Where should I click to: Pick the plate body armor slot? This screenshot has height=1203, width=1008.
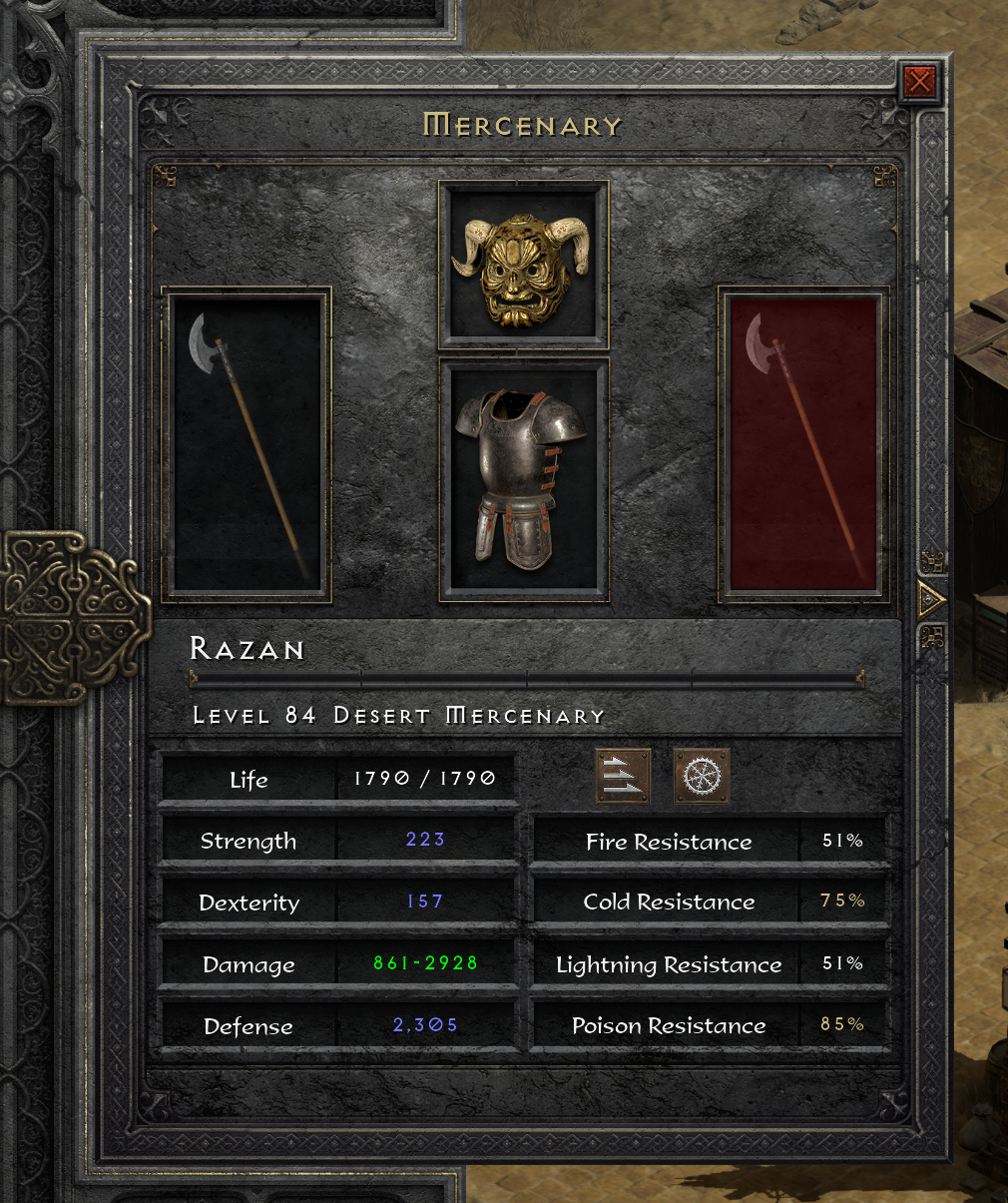[x=524, y=481]
